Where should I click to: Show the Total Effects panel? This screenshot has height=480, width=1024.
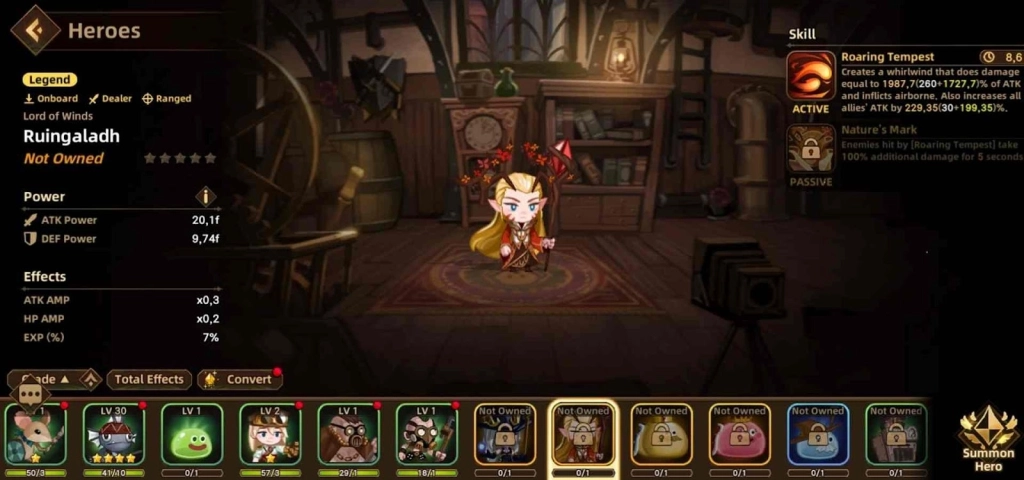coord(149,379)
